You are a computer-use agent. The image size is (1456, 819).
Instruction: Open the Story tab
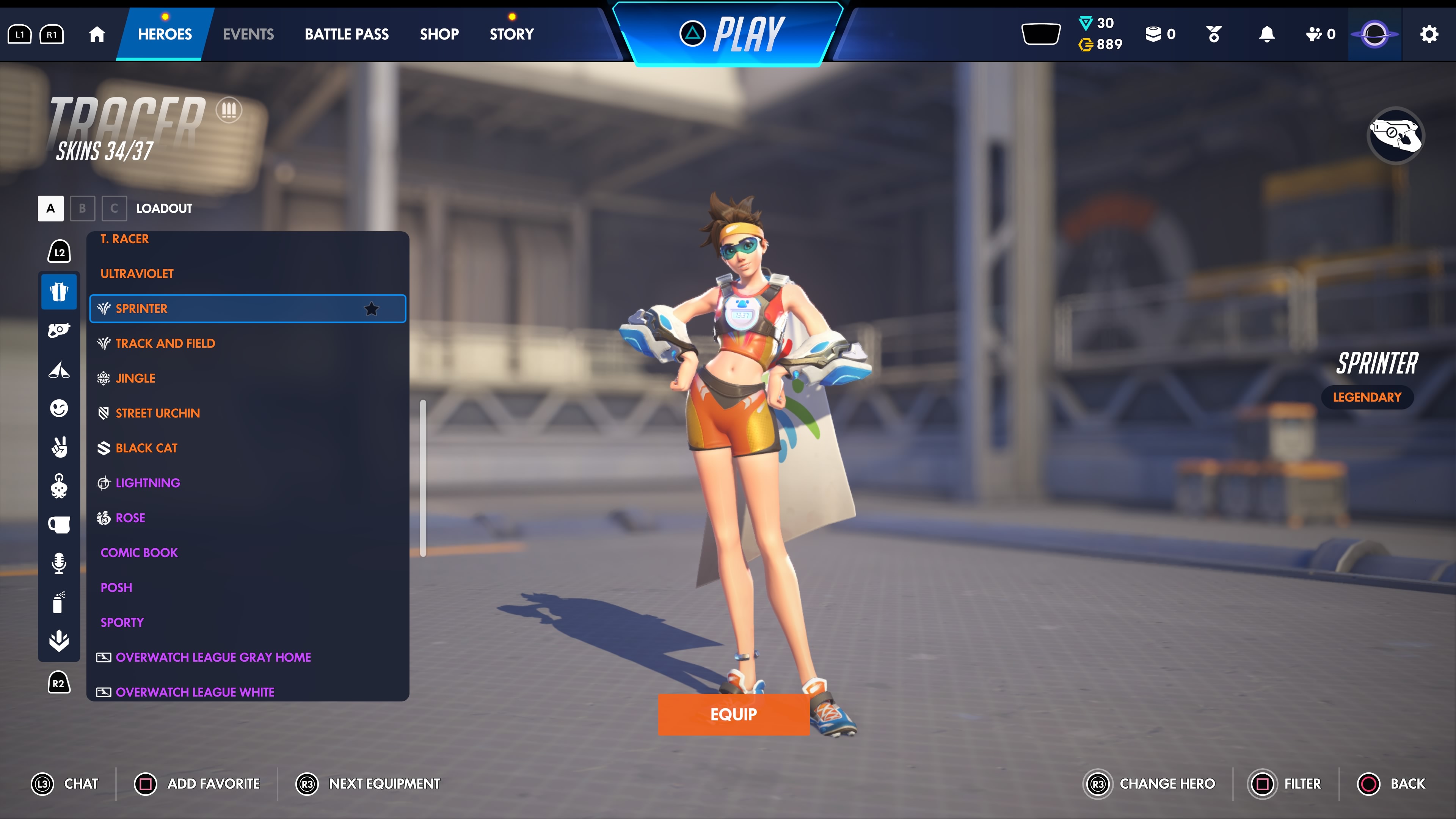(511, 34)
